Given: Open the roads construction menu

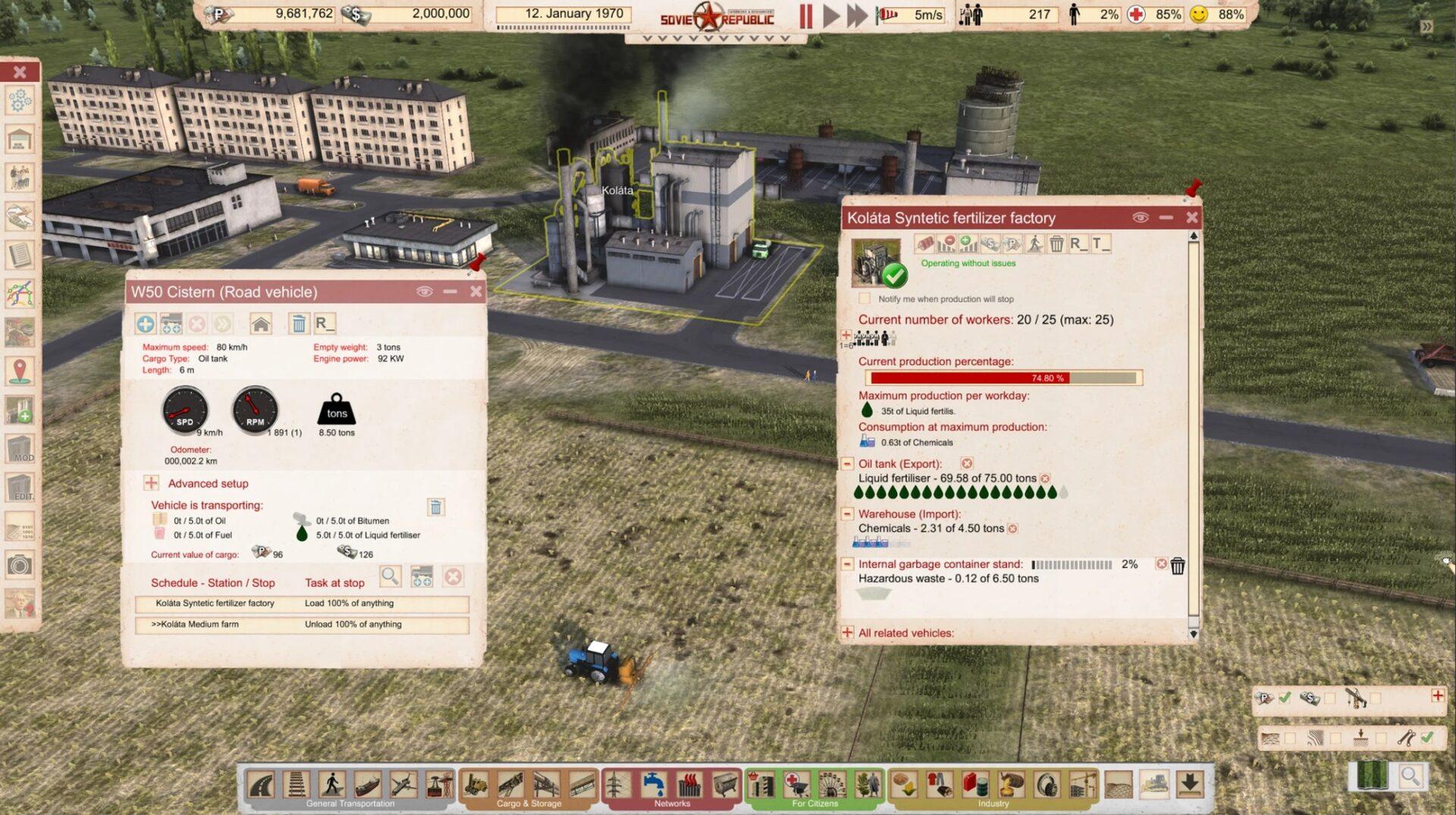Looking at the screenshot, I should pos(262,784).
